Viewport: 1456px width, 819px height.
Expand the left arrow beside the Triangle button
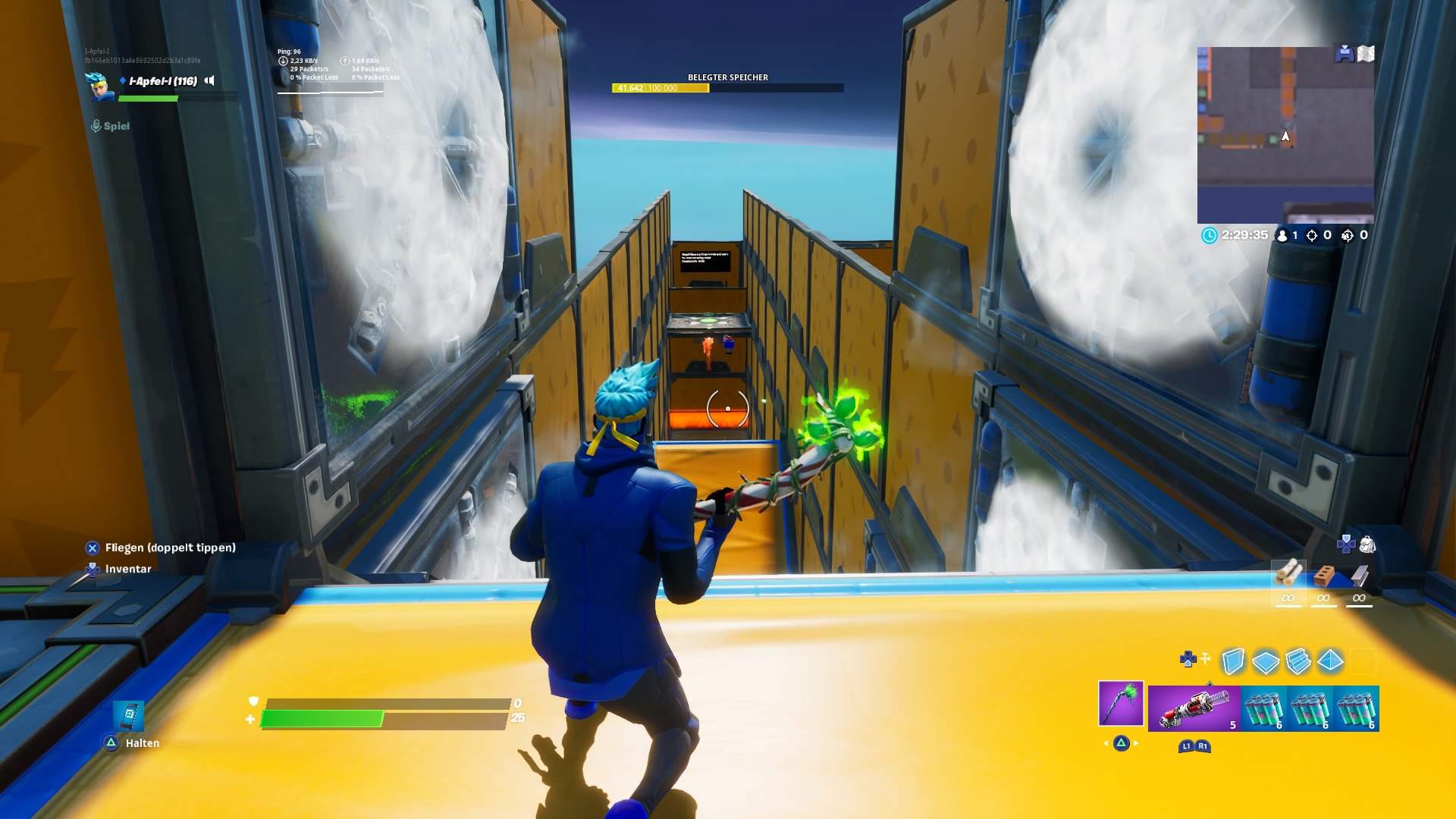pyautogui.click(x=1106, y=742)
